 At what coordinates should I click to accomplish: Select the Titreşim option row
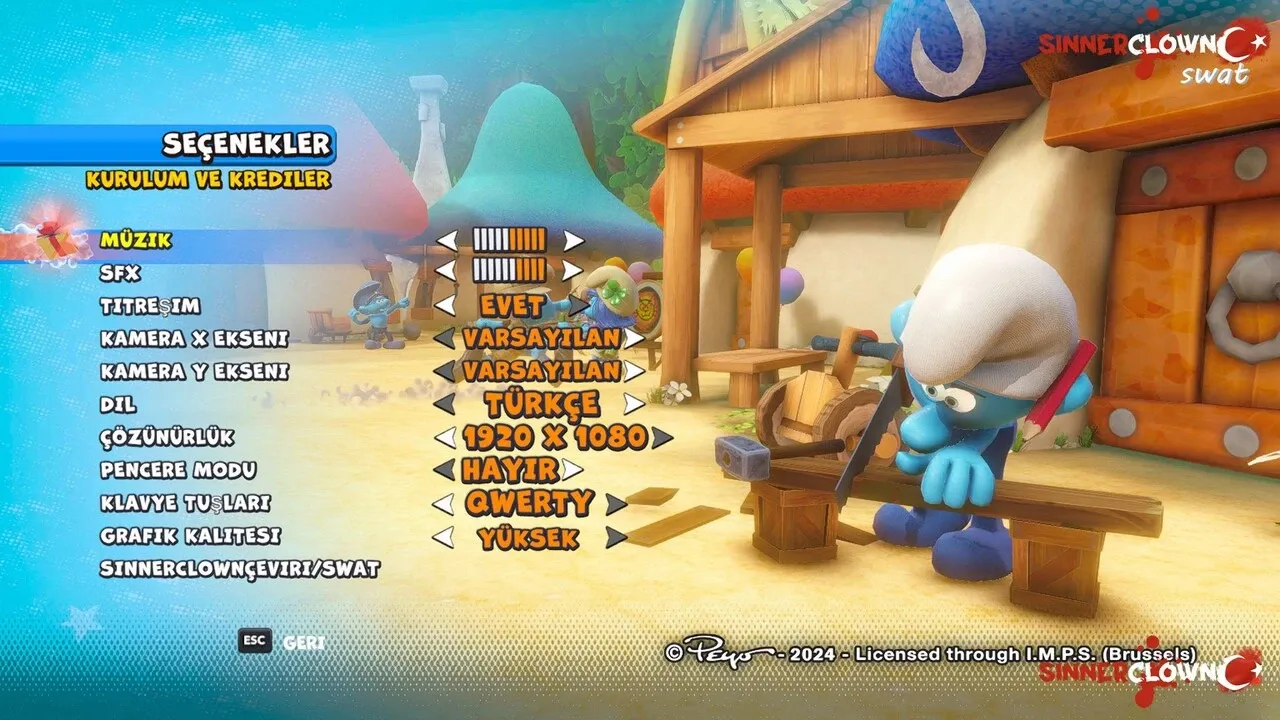click(x=150, y=305)
